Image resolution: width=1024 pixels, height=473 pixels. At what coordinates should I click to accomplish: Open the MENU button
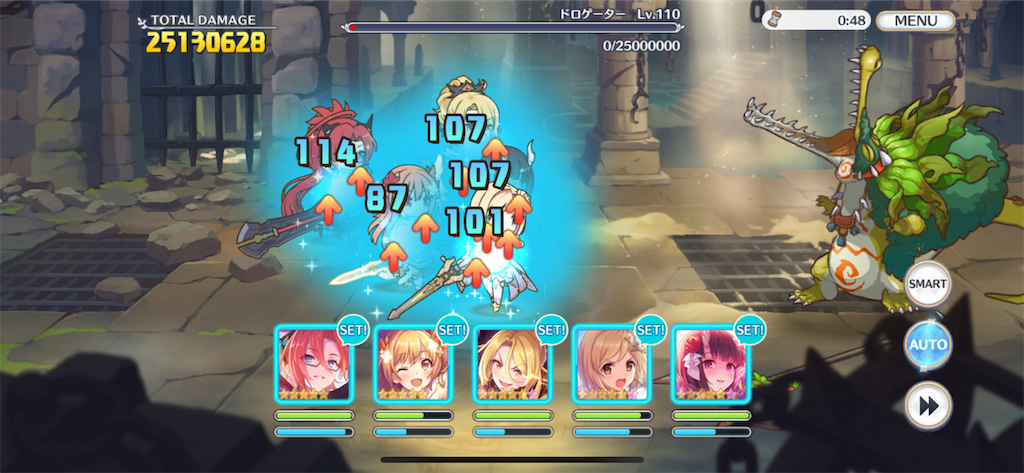[915, 20]
